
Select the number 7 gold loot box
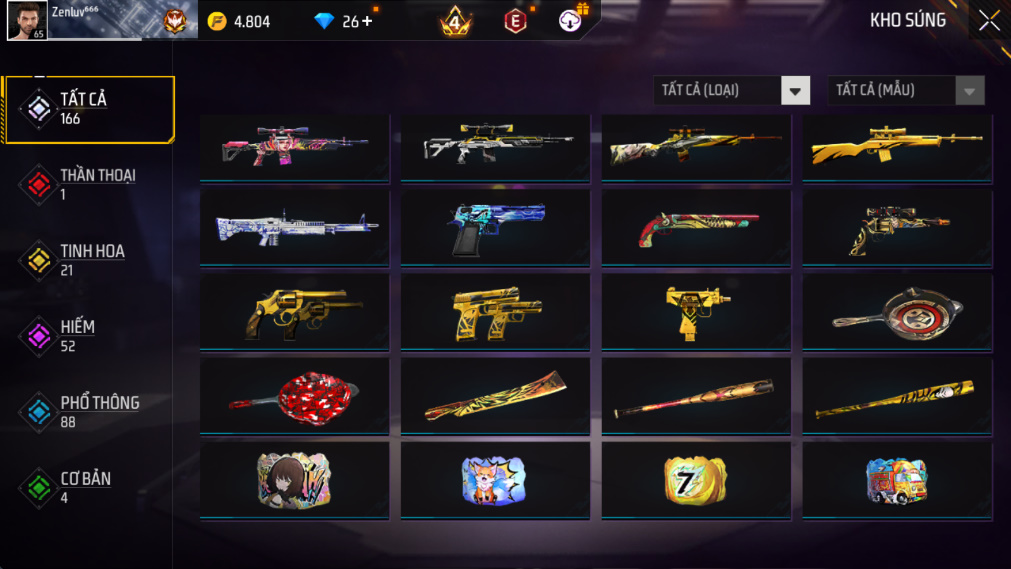click(696, 481)
